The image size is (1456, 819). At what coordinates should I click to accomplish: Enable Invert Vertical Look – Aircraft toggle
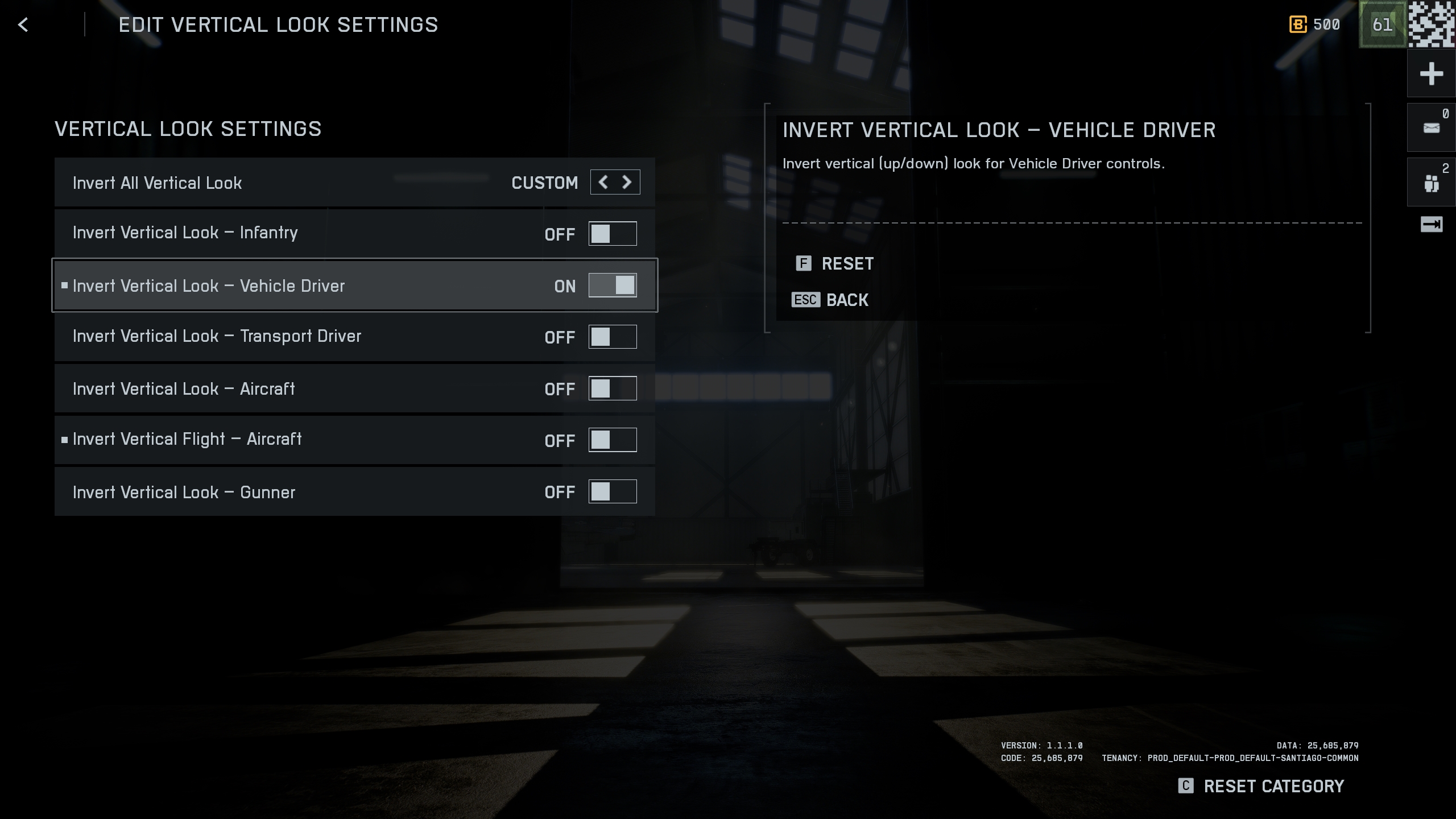pos(613,388)
